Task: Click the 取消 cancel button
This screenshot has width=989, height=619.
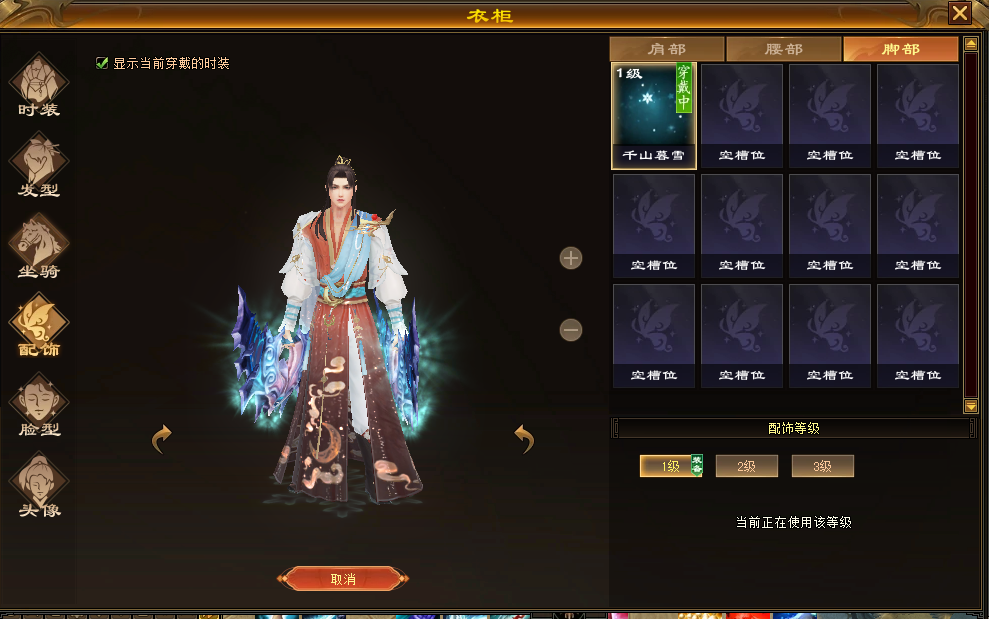Action: (x=344, y=579)
